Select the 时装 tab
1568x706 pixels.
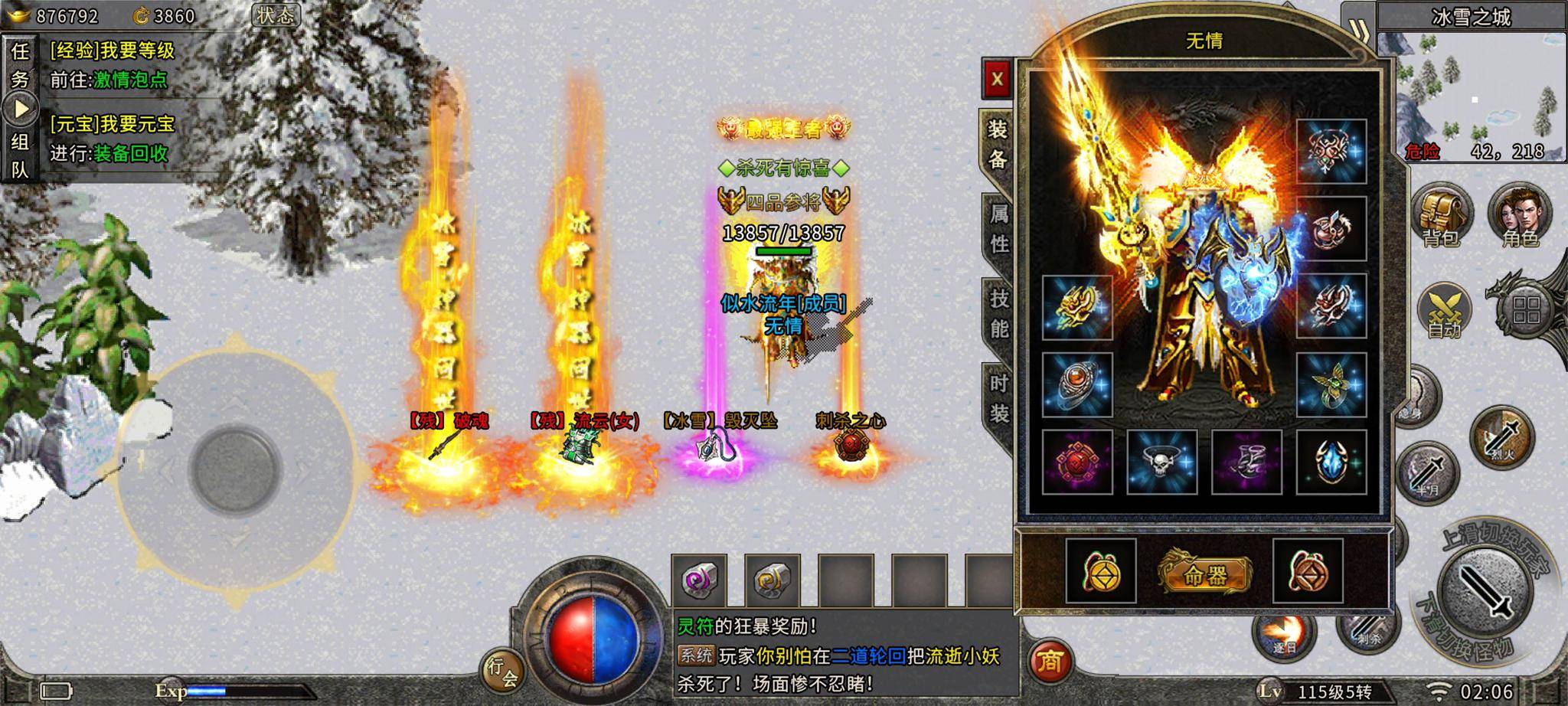(x=998, y=398)
